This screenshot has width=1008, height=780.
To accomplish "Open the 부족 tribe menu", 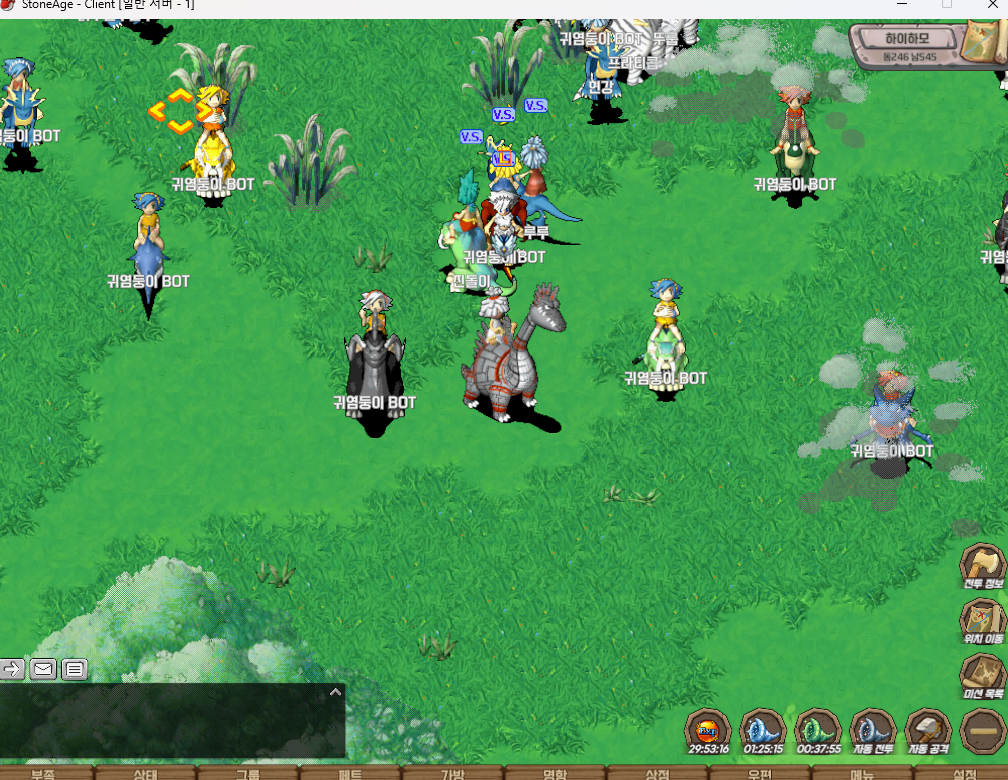I will [x=43, y=773].
